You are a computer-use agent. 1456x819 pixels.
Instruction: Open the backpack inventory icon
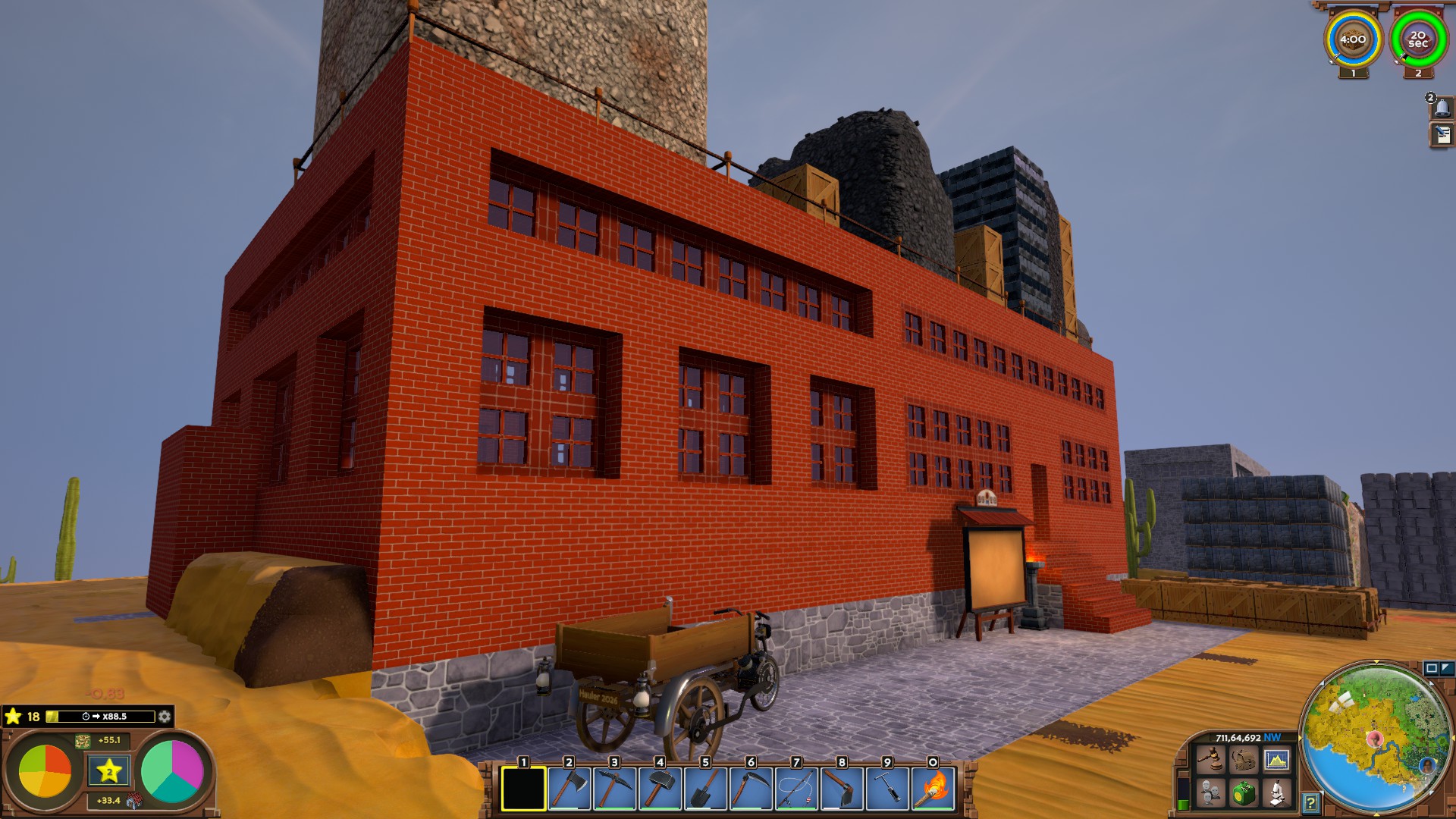[x=1244, y=759]
